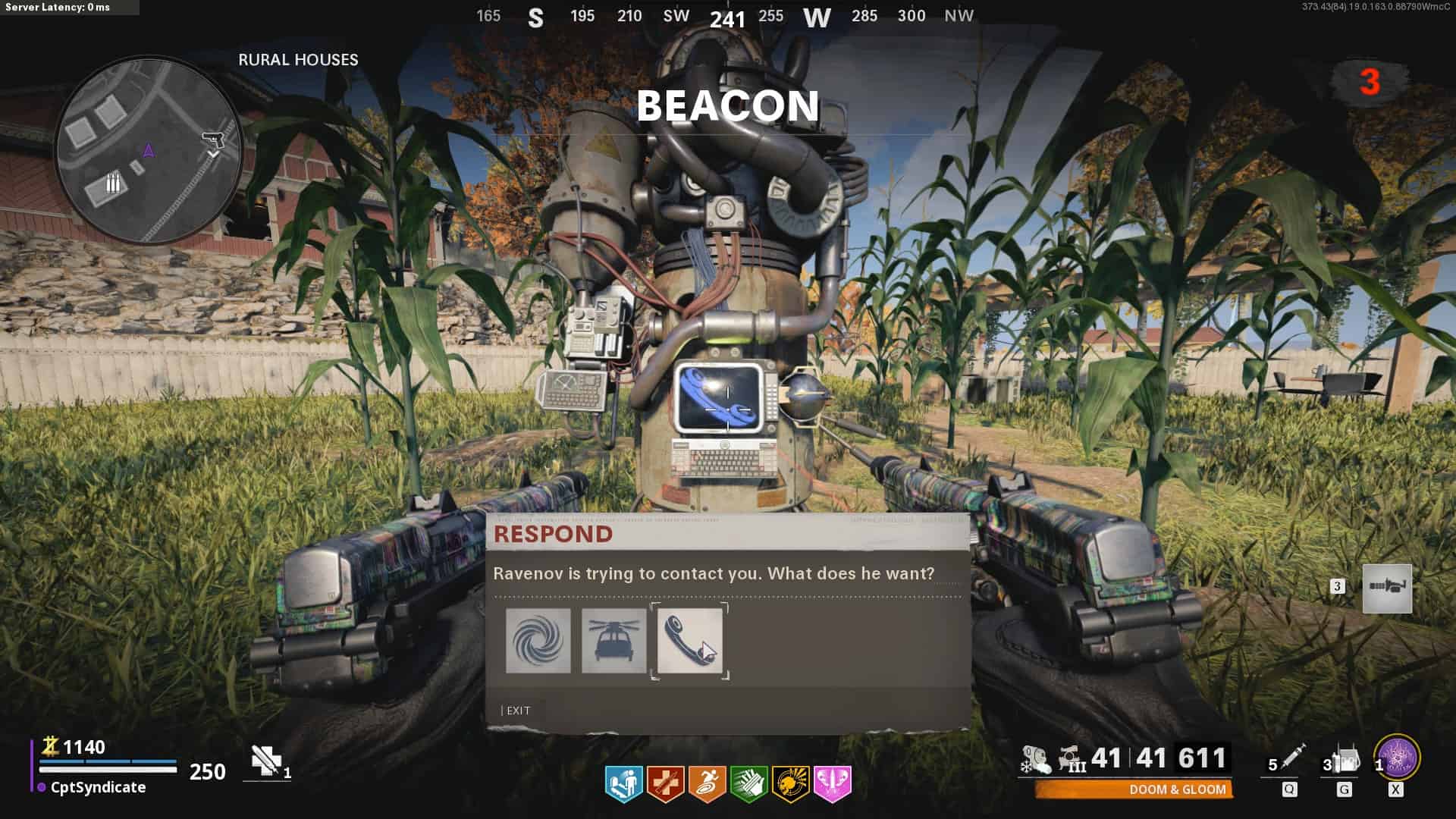The height and width of the screenshot is (819, 1456).
Task: Select the blue revive perk icon
Action: (x=623, y=783)
